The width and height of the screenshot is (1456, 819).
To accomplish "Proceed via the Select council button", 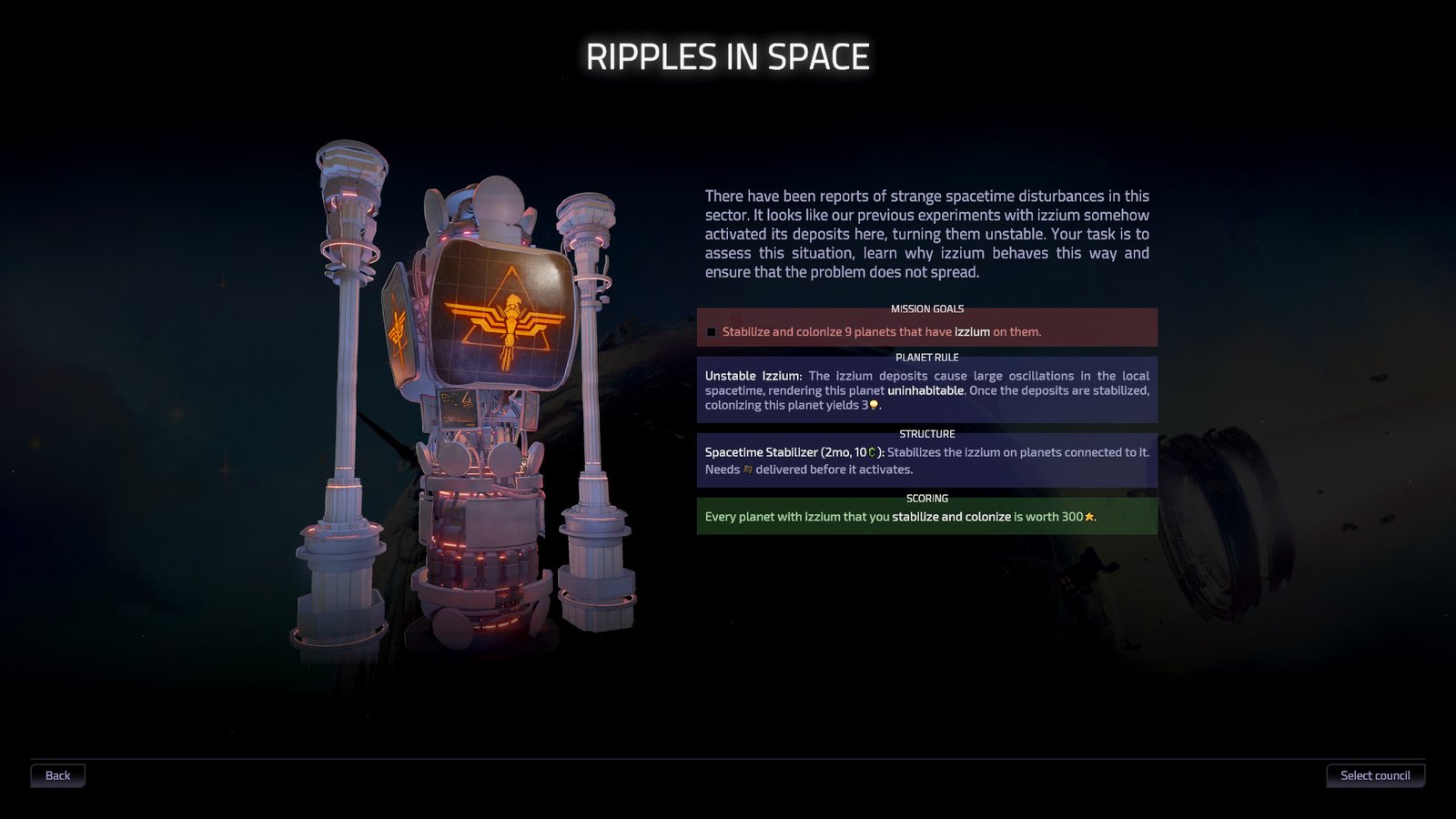I will (1375, 775).
